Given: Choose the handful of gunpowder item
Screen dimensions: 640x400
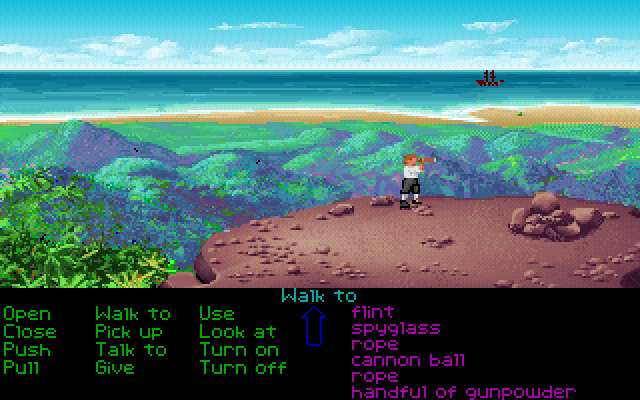Looking at the screenshot, I should click(x=463, y=391).
